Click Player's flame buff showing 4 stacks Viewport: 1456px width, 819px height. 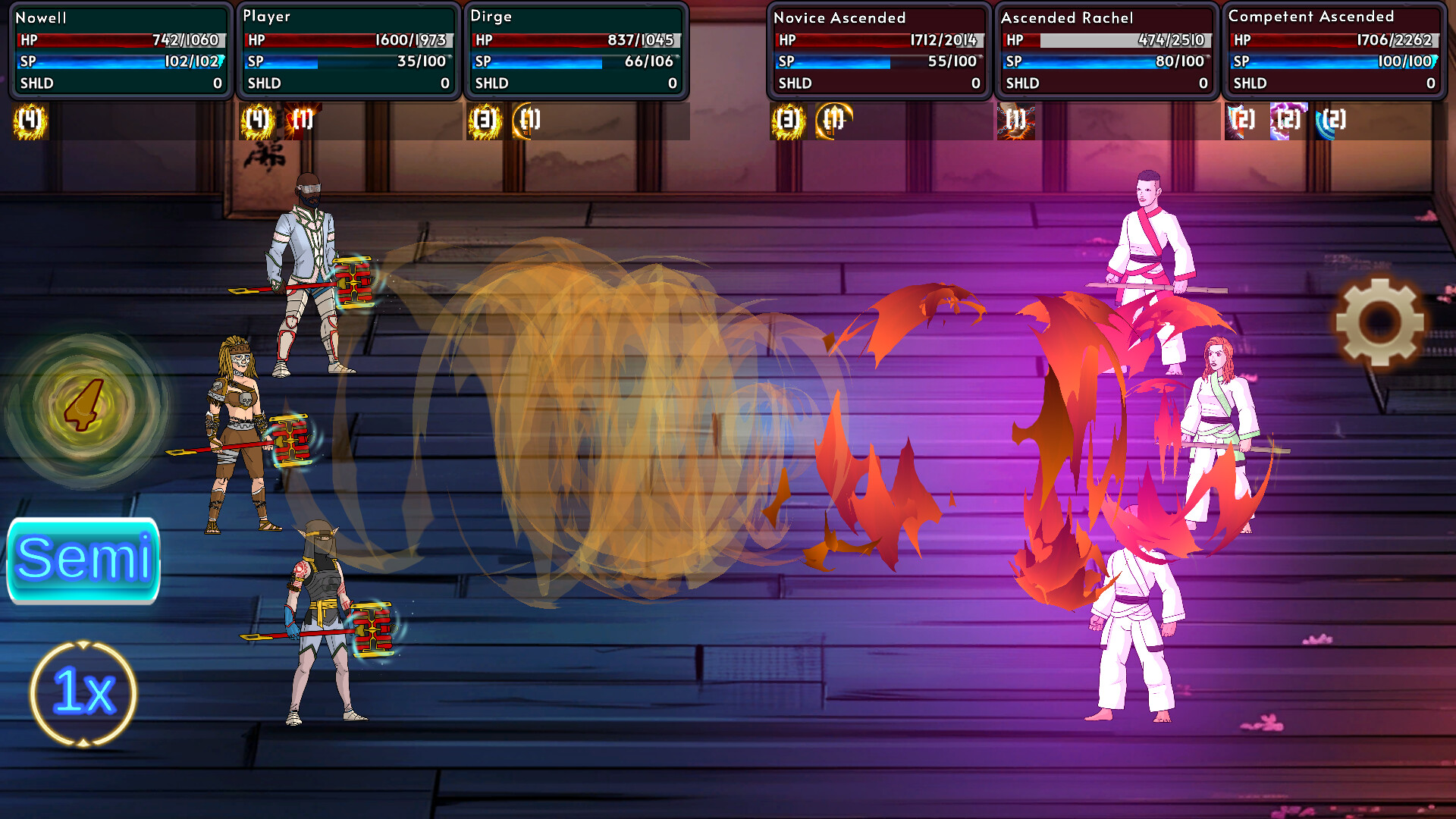click(256, 120)
